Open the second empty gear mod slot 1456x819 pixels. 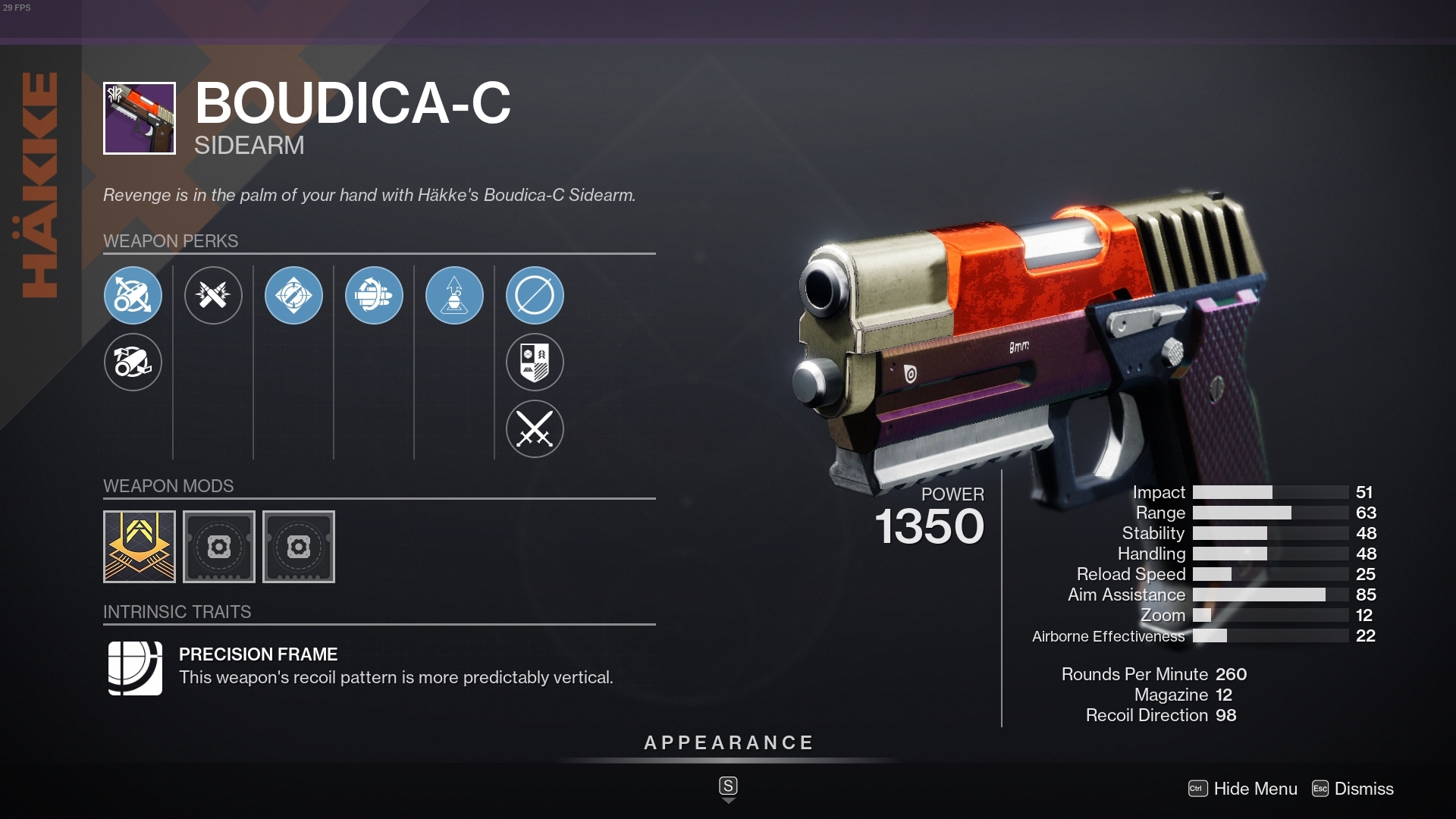point(299,546)
